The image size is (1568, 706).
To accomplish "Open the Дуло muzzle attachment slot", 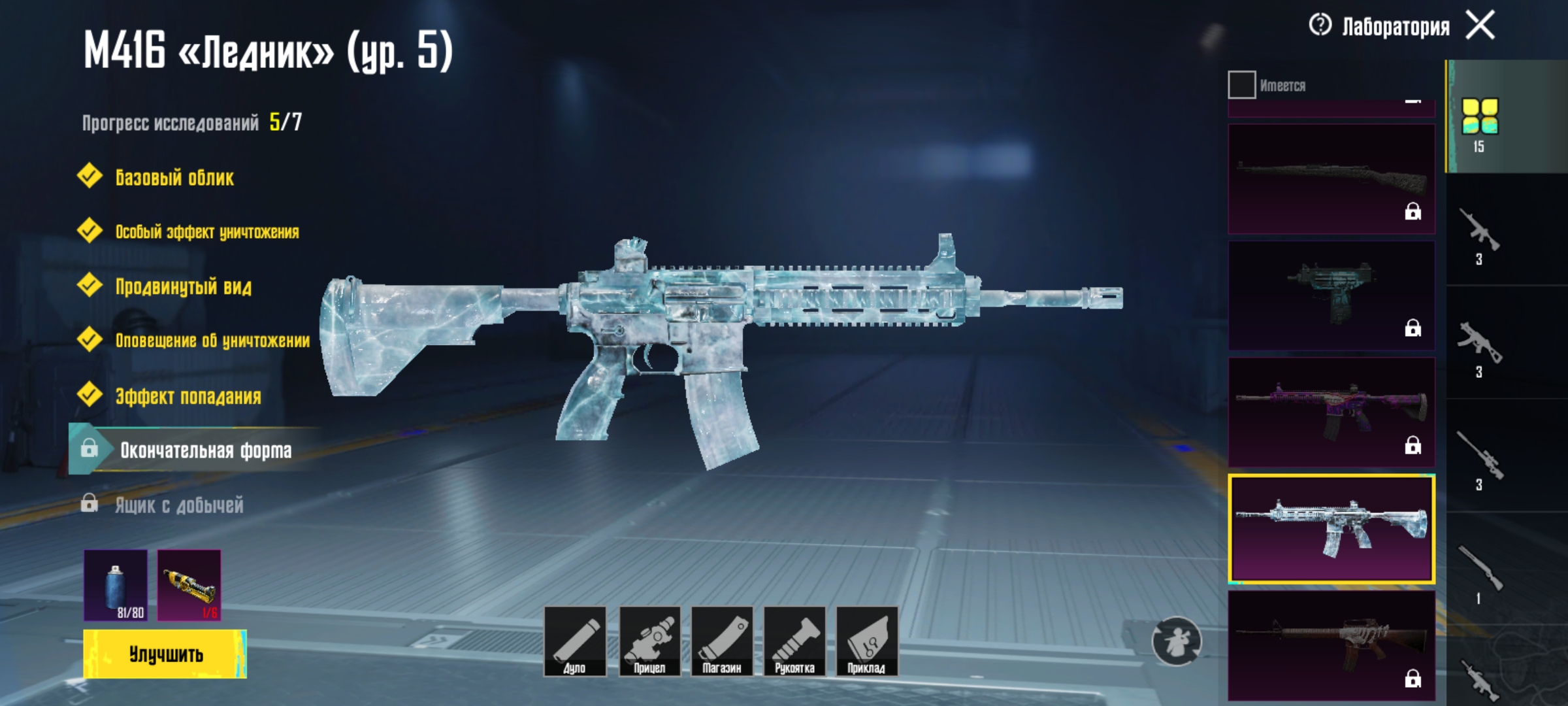I will point(575,641).
